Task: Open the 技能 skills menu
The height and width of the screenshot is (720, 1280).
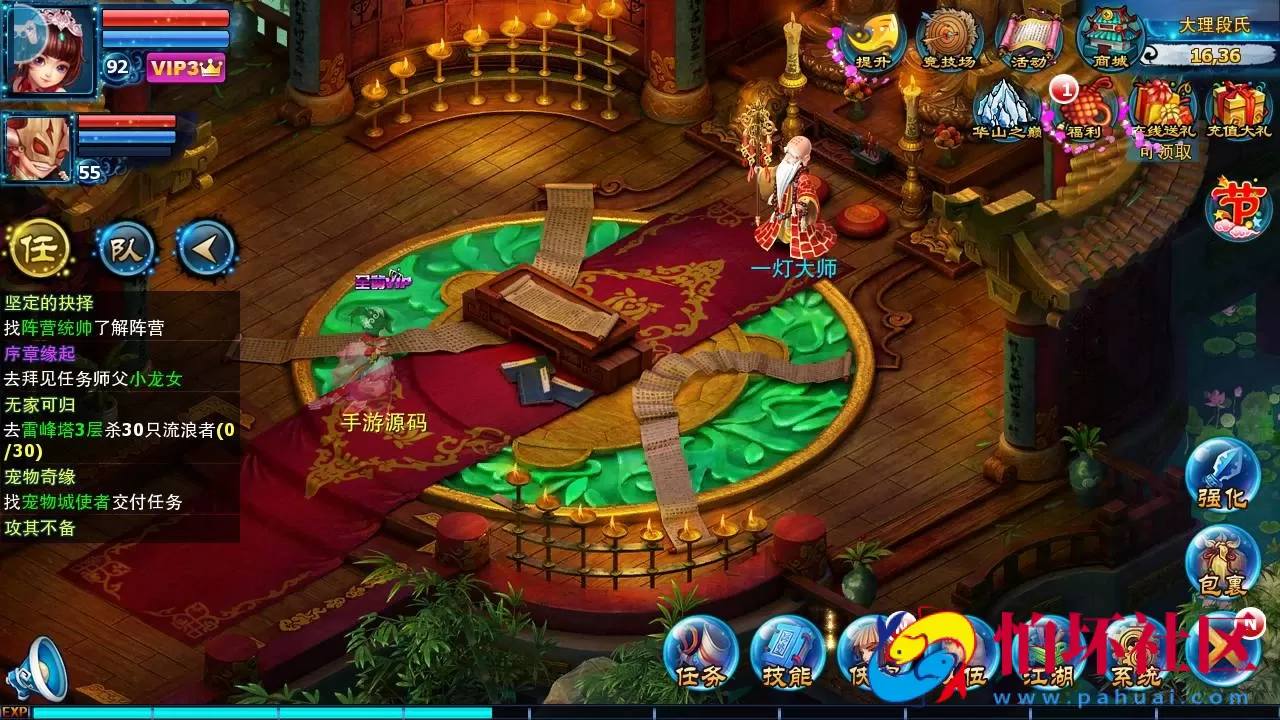Action: tap(787, 654)
